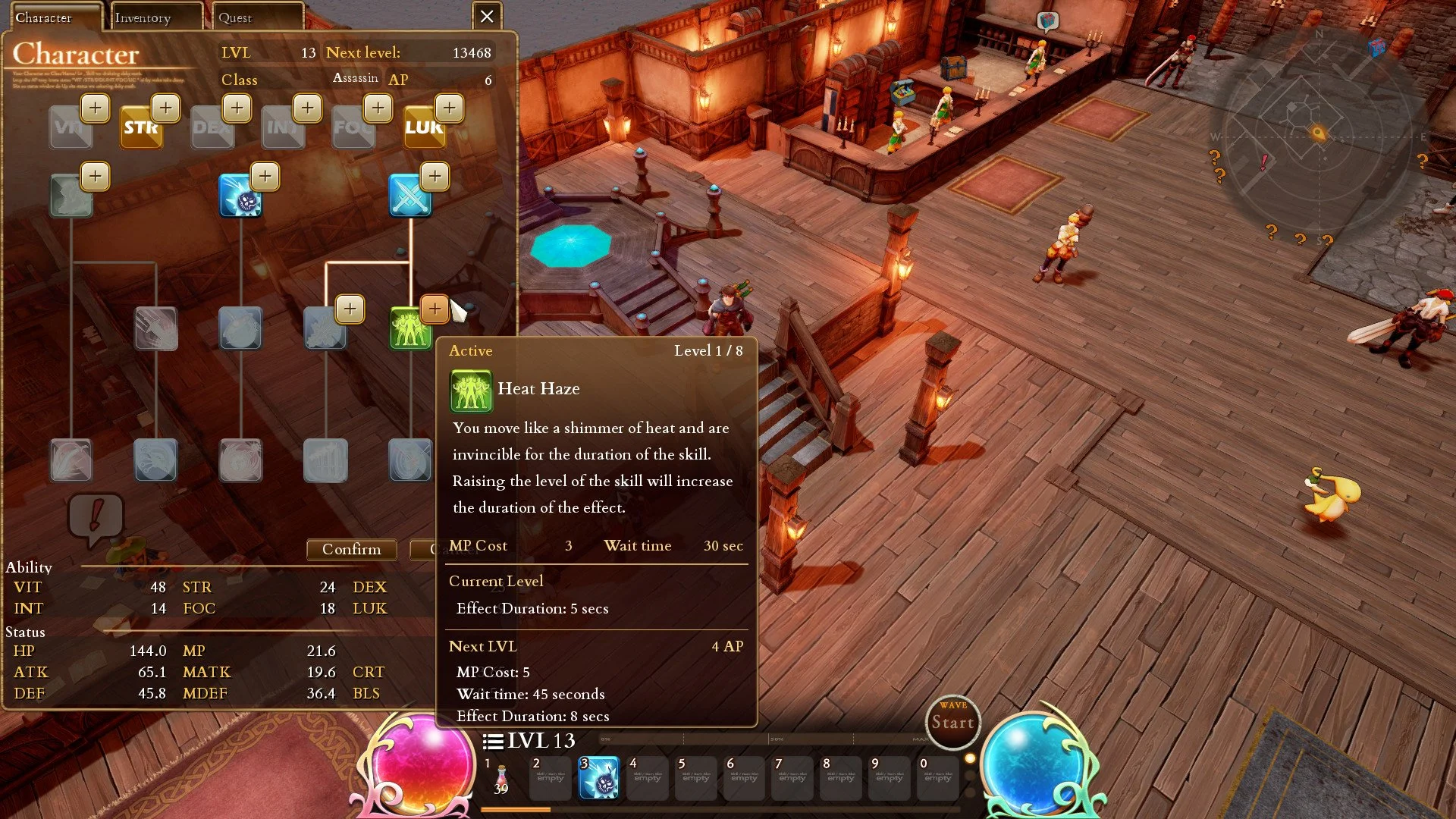Image resolution: width=1456 pixels, height=819 pixels.
Task: Add a point to LUK
Action: tap(450, 108)
